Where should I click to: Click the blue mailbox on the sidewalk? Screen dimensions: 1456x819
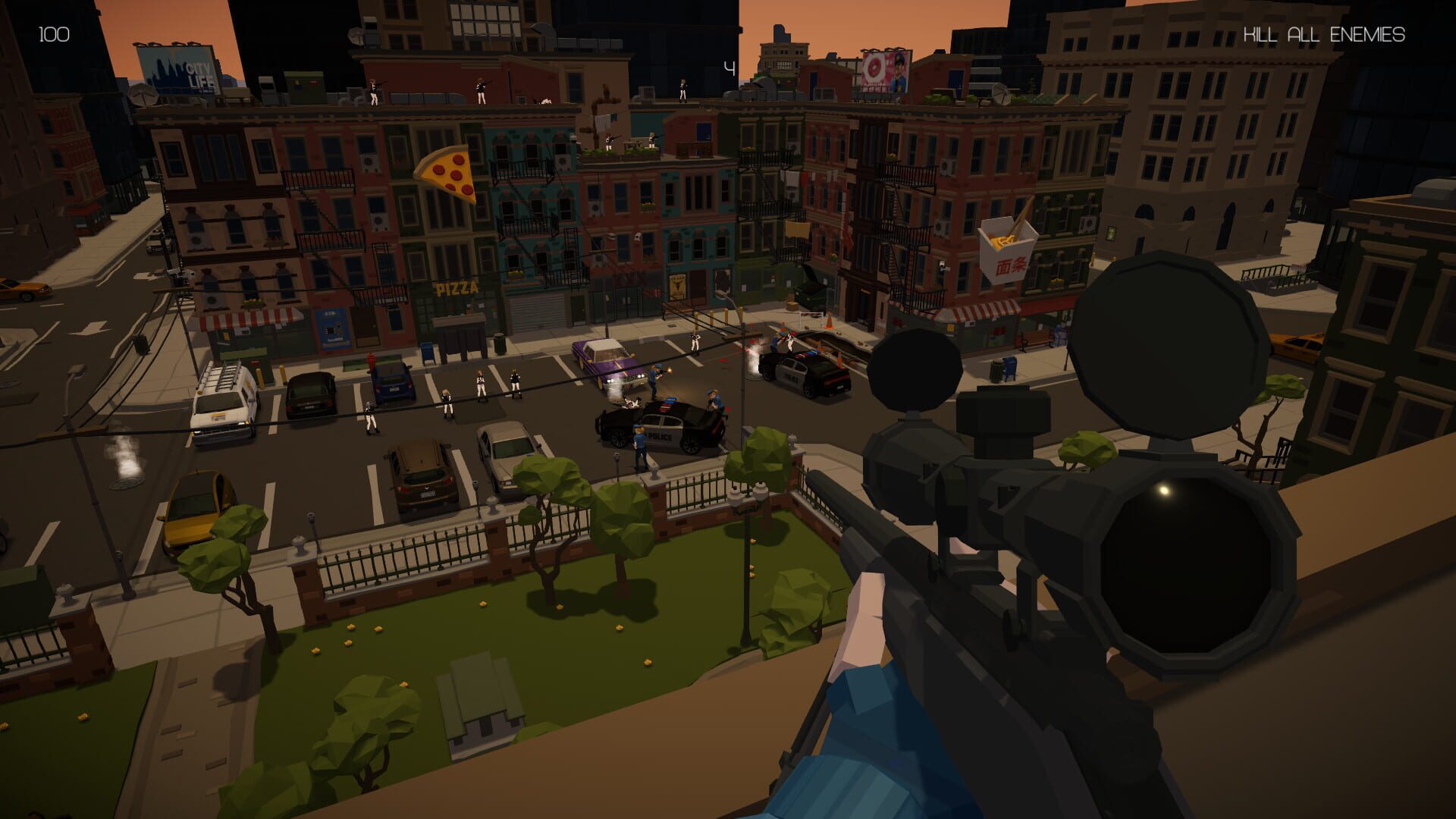1009,366
